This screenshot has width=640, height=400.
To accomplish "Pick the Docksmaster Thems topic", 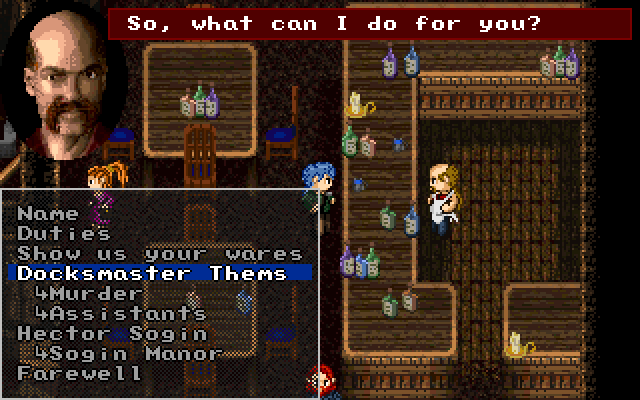I will pyautogui.click(x=152, y=273).
